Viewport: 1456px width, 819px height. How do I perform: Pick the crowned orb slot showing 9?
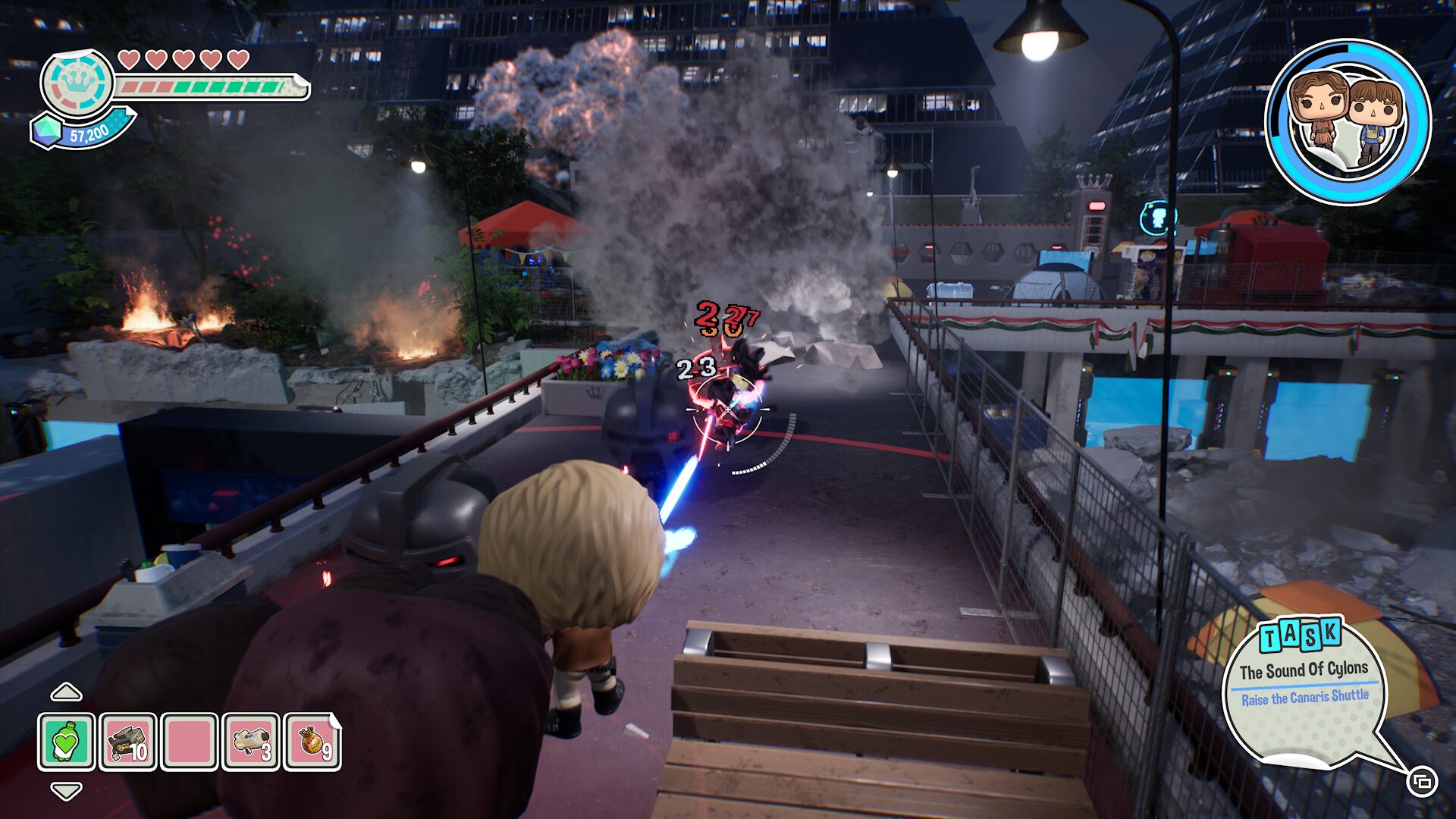[x=312, y=742]
